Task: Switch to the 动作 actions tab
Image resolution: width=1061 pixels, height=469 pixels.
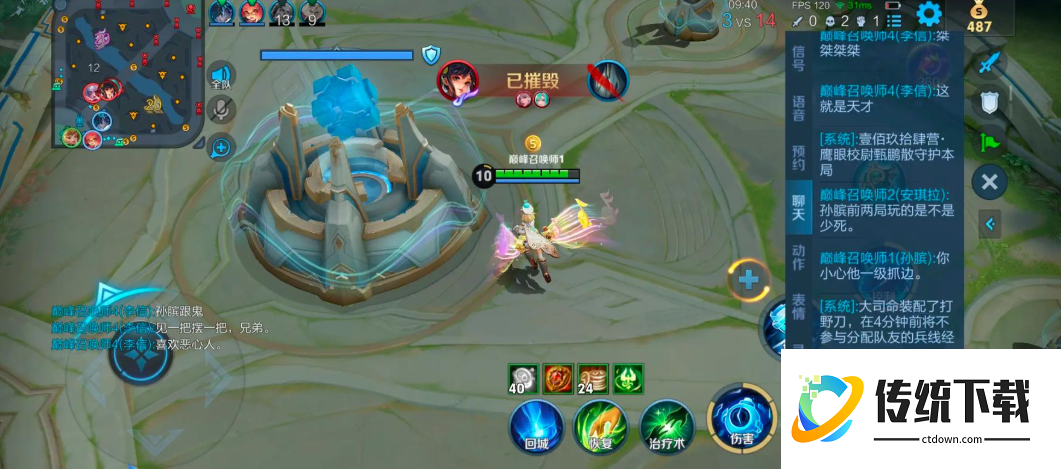Action: (798, 257)
